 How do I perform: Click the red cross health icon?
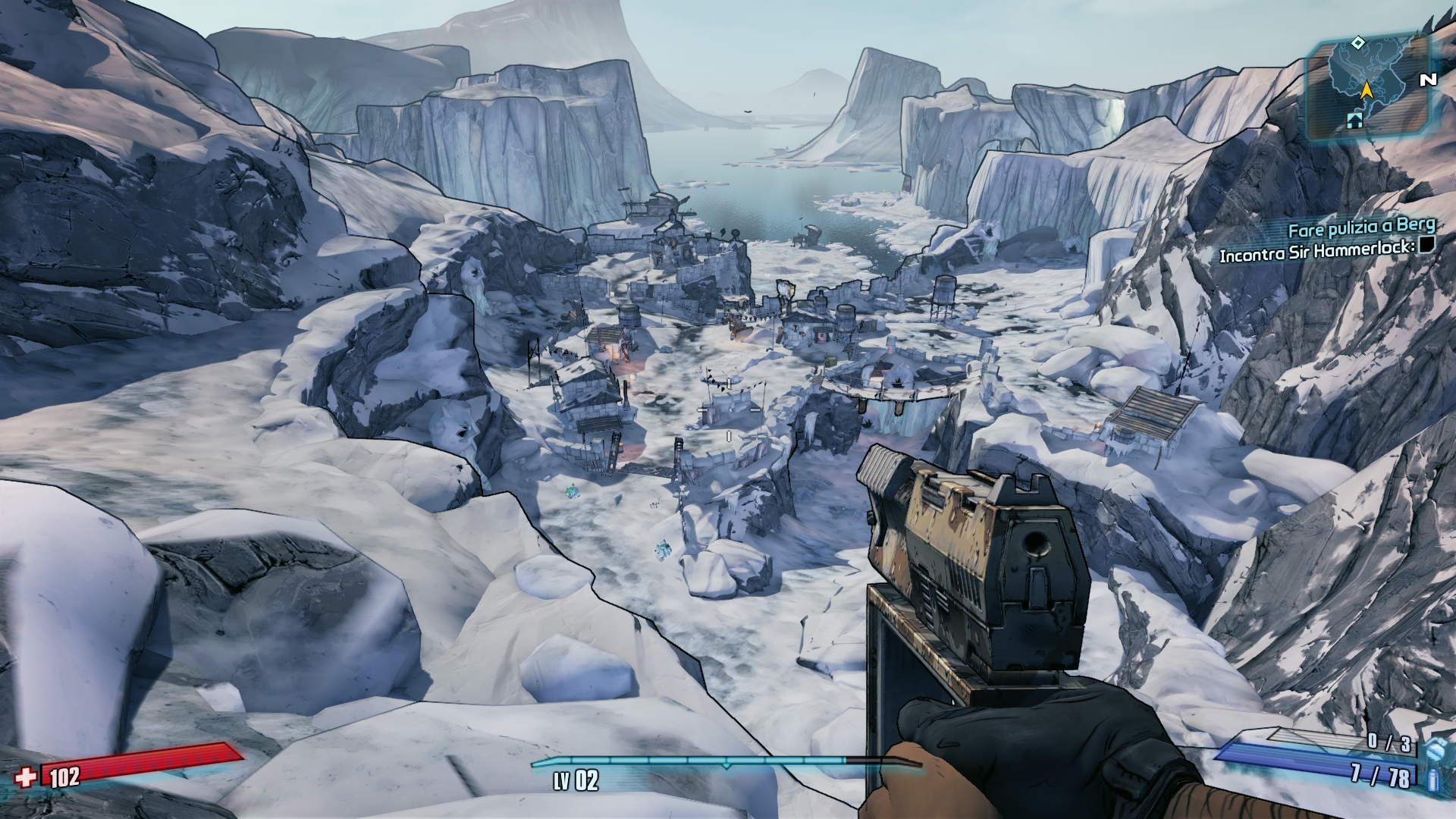coord(27,777)
